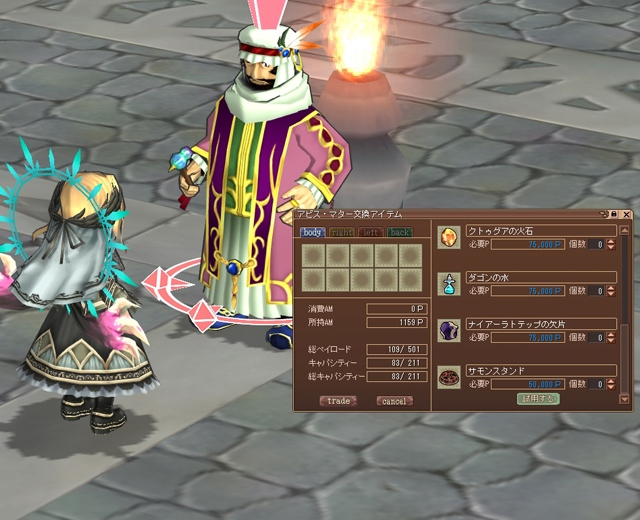This screenshot has height=520, width=640.
Task: Confirm the exchange with the trade button
Action: [x=338, y=401]
